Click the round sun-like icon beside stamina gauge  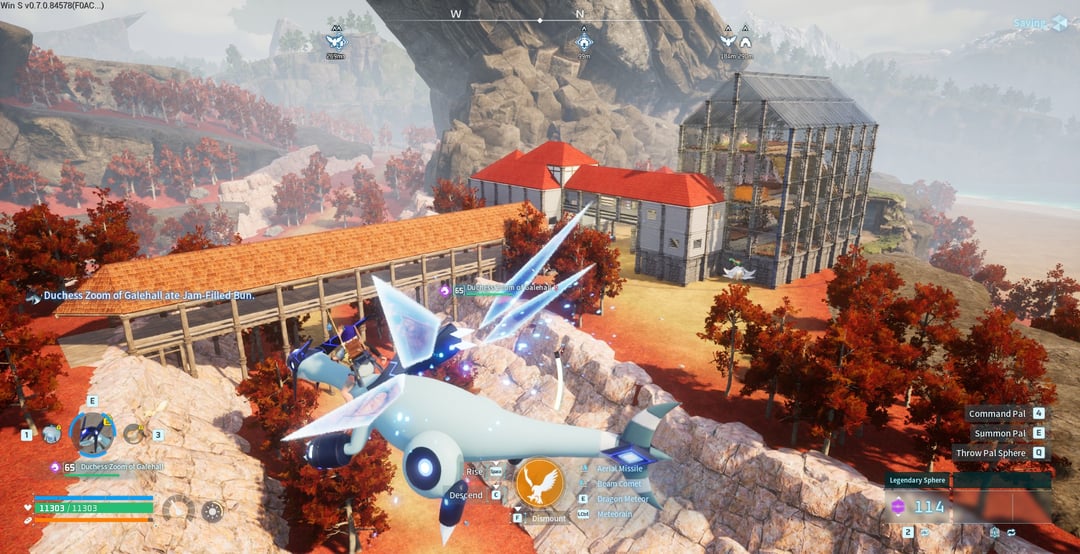coord(212,511)
